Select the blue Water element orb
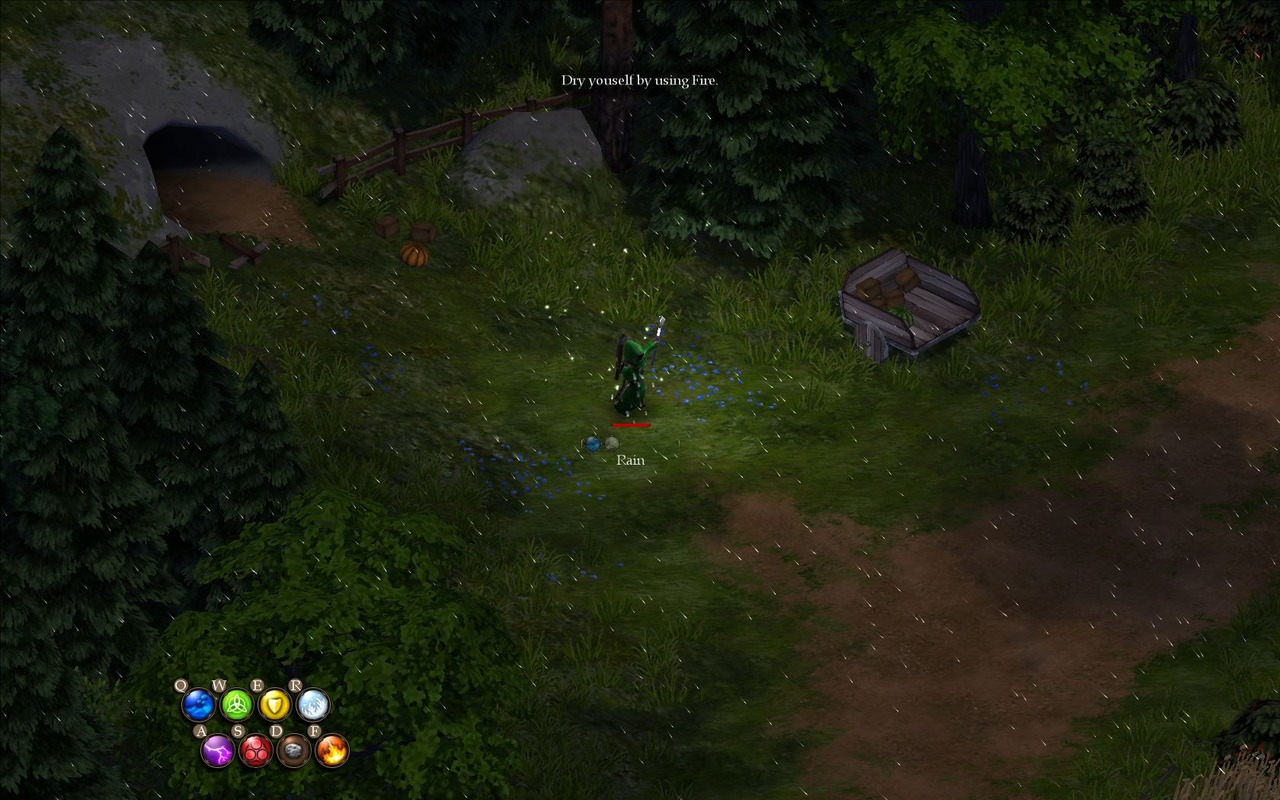 pyautogui.click(x=198, y=705)
